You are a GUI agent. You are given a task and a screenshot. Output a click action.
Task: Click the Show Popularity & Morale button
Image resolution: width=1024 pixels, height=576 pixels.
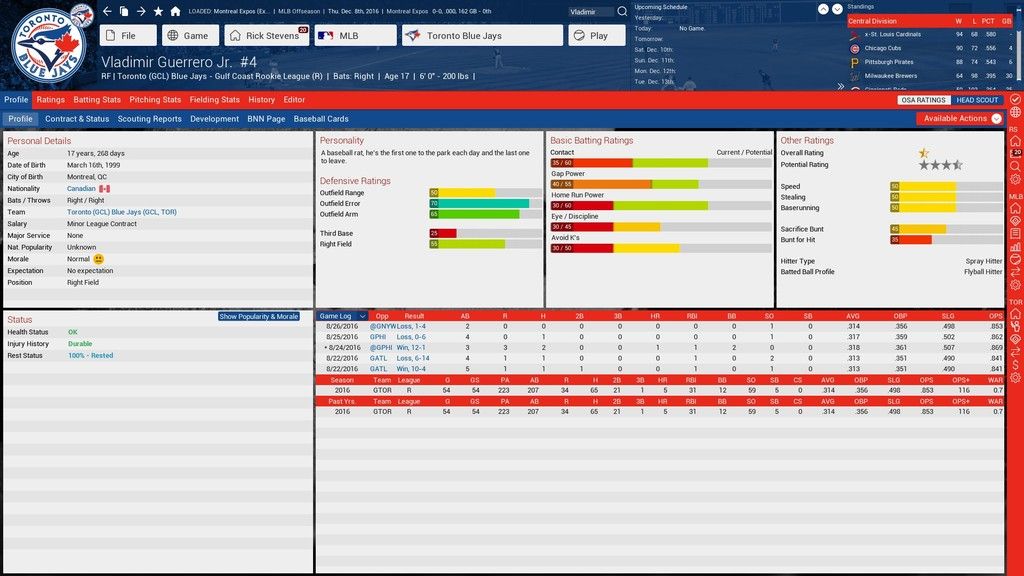coord(259,316)
